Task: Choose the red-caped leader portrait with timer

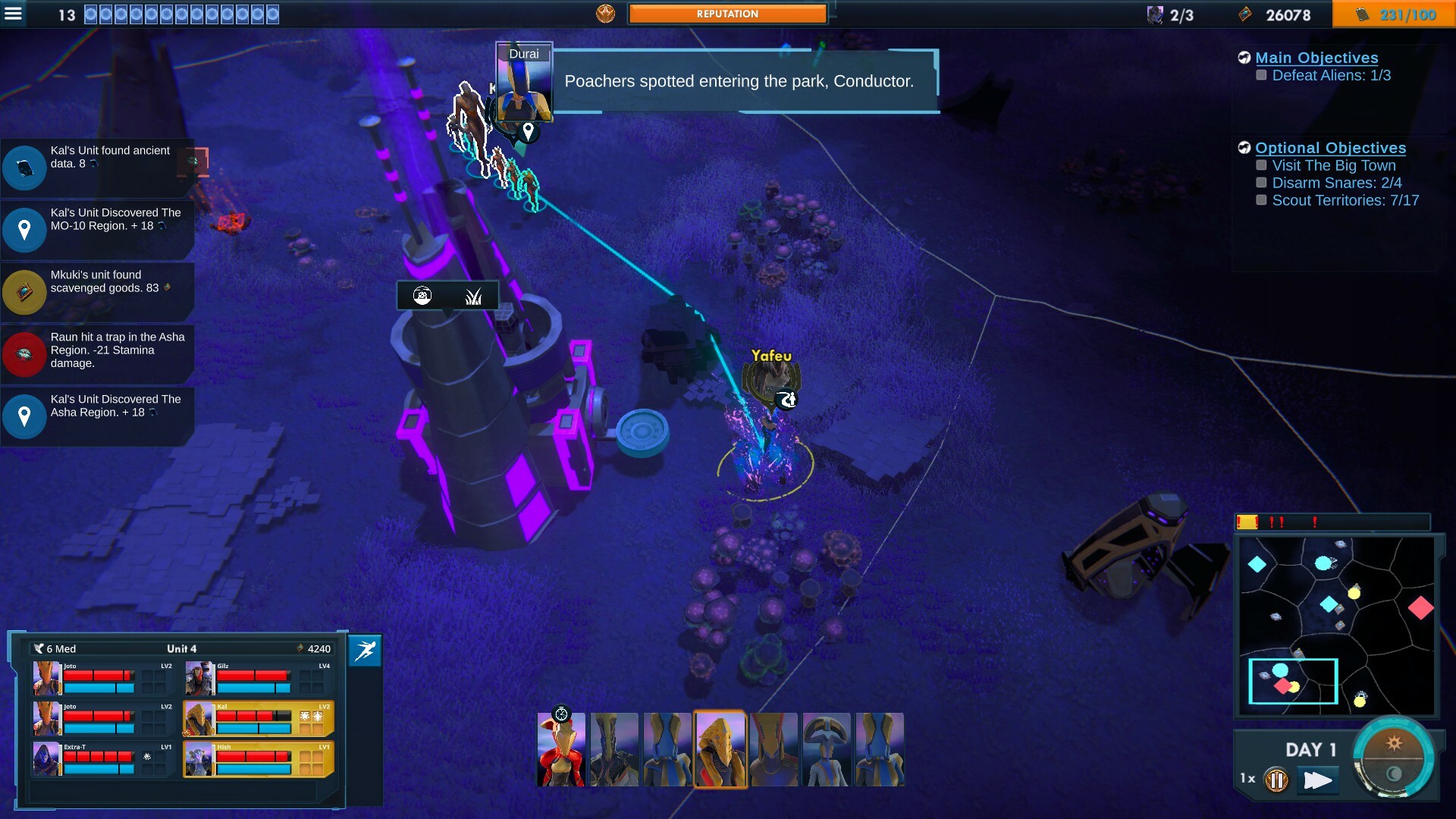Action: point(561,749)
